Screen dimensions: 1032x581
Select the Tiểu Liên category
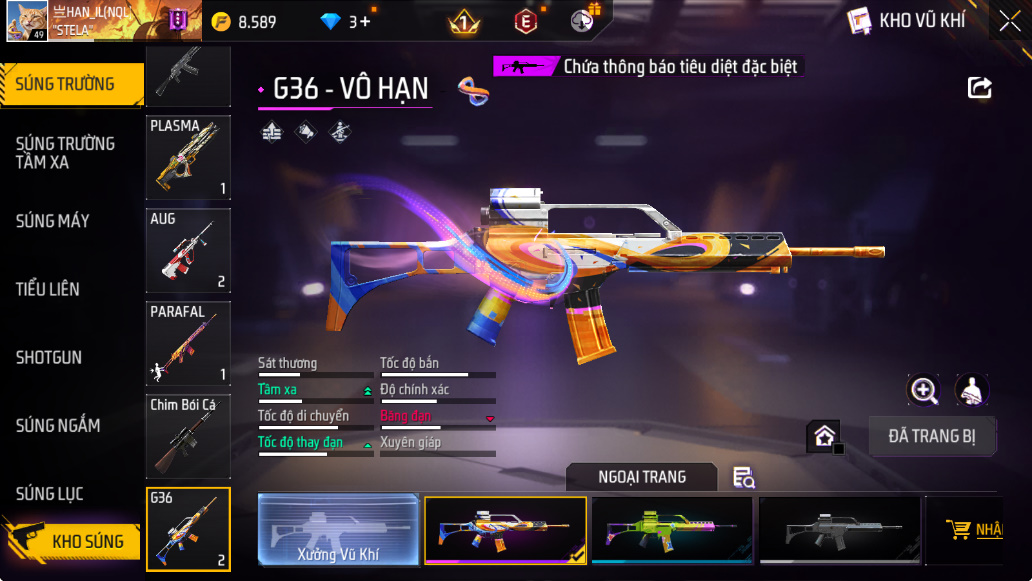pos(48,289)
